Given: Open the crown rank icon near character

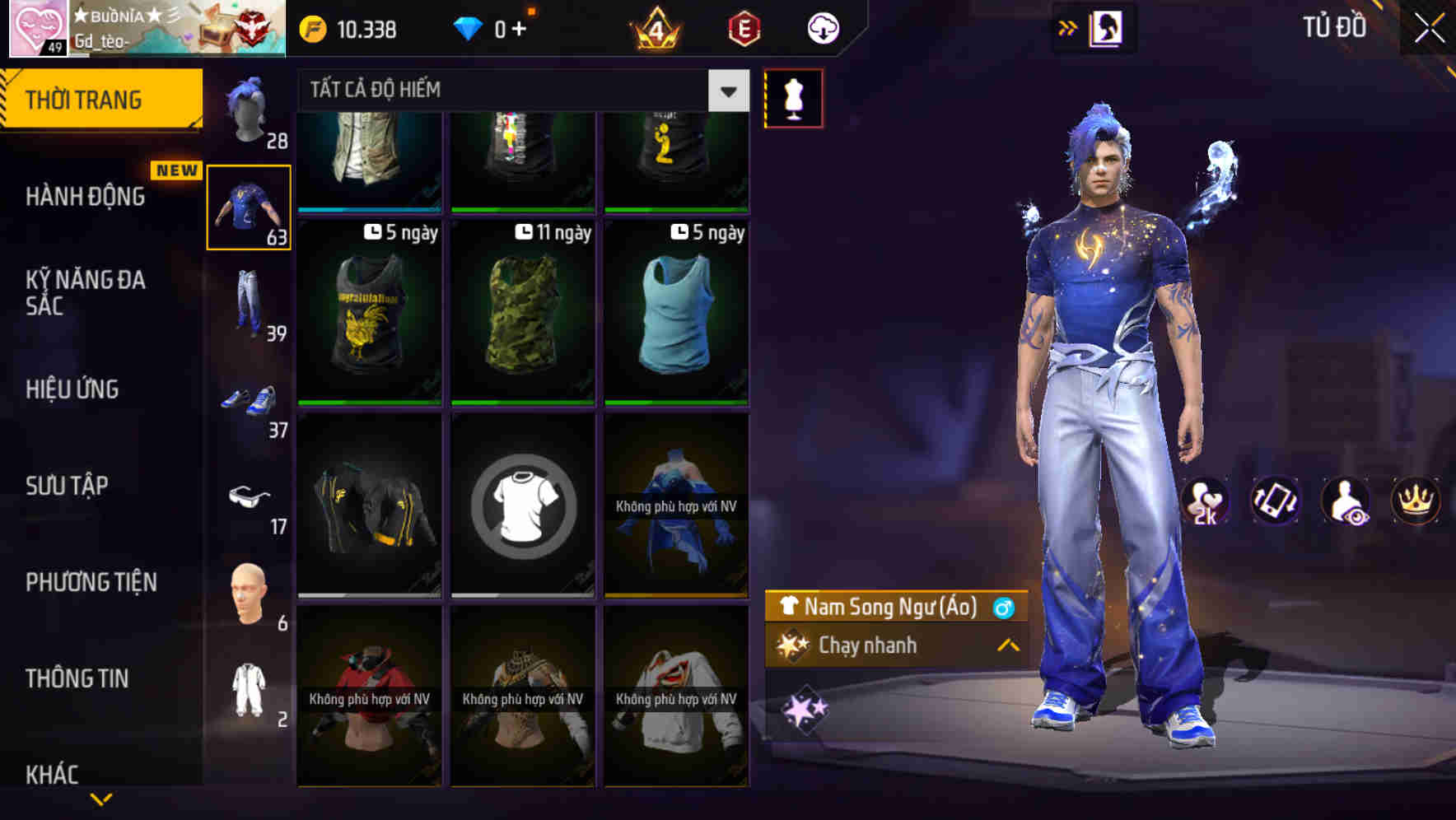Looking at the screenshot, I should pyautogui.click(x=1417, y=501).
